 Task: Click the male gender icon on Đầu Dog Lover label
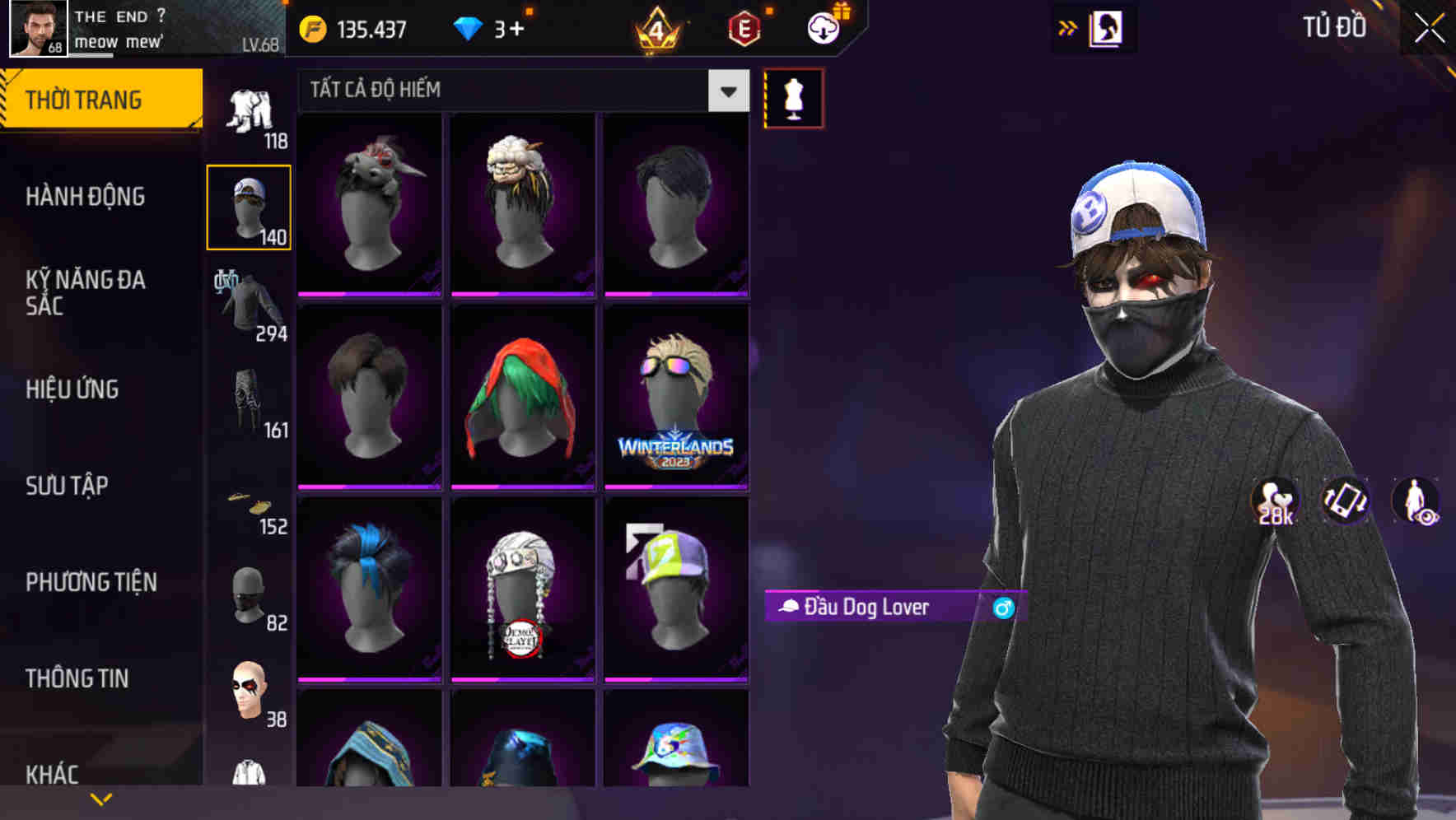click(x=1003, y=608)
